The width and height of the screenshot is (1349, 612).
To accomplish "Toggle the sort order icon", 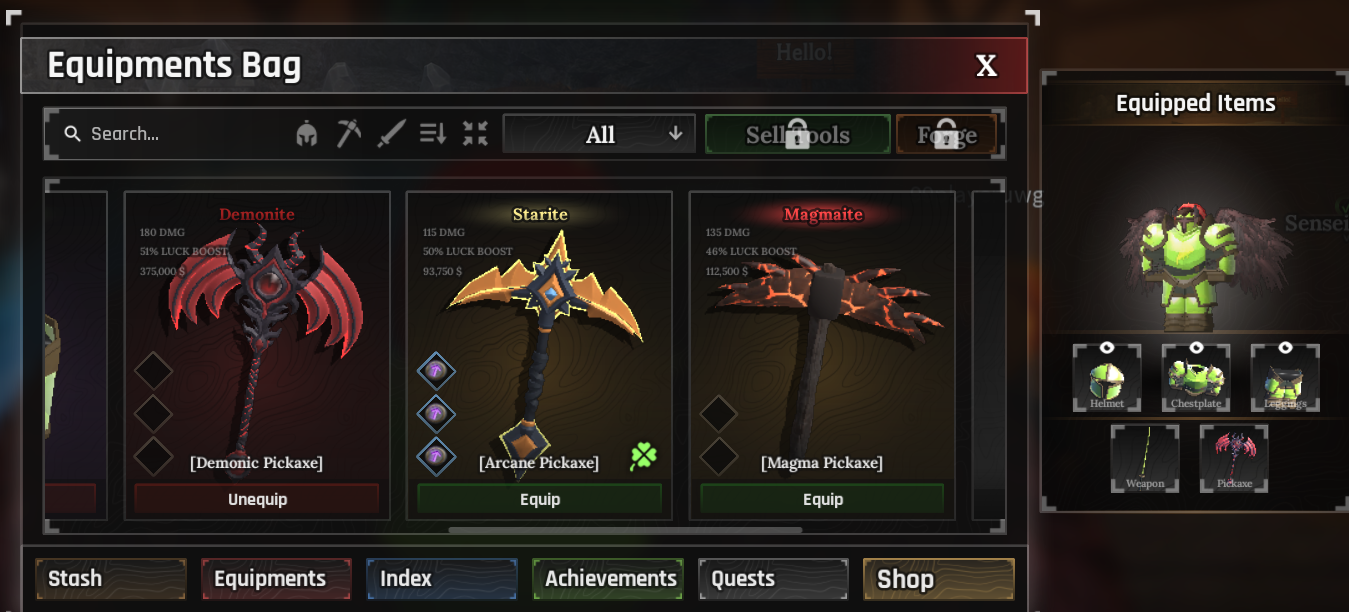I will 433,133.
